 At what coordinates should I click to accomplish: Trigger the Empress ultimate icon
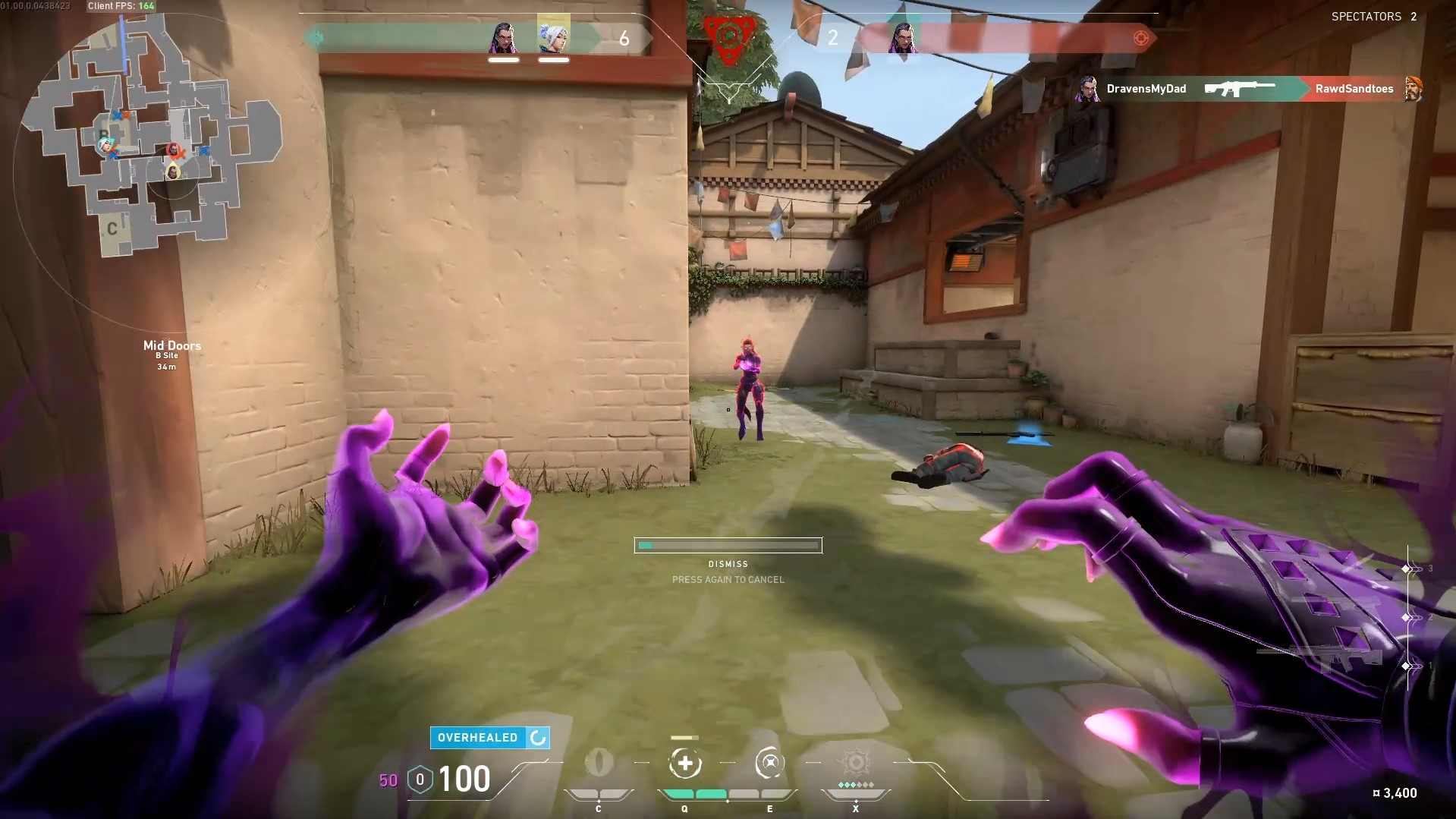[x=856, y=763]
